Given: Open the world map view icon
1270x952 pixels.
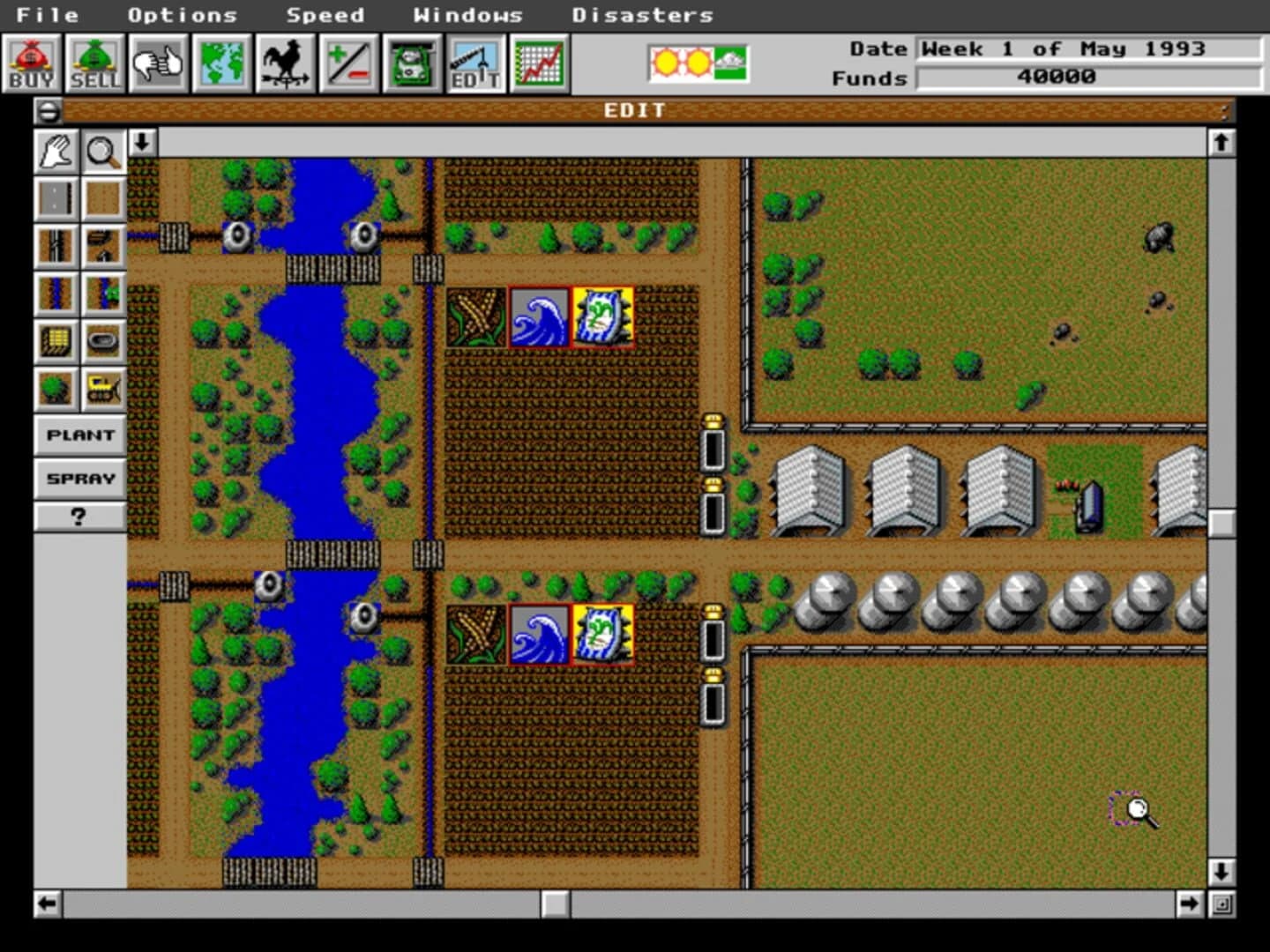Looking at the screenshot, I should pyautogui.click(x=221, y=62).
